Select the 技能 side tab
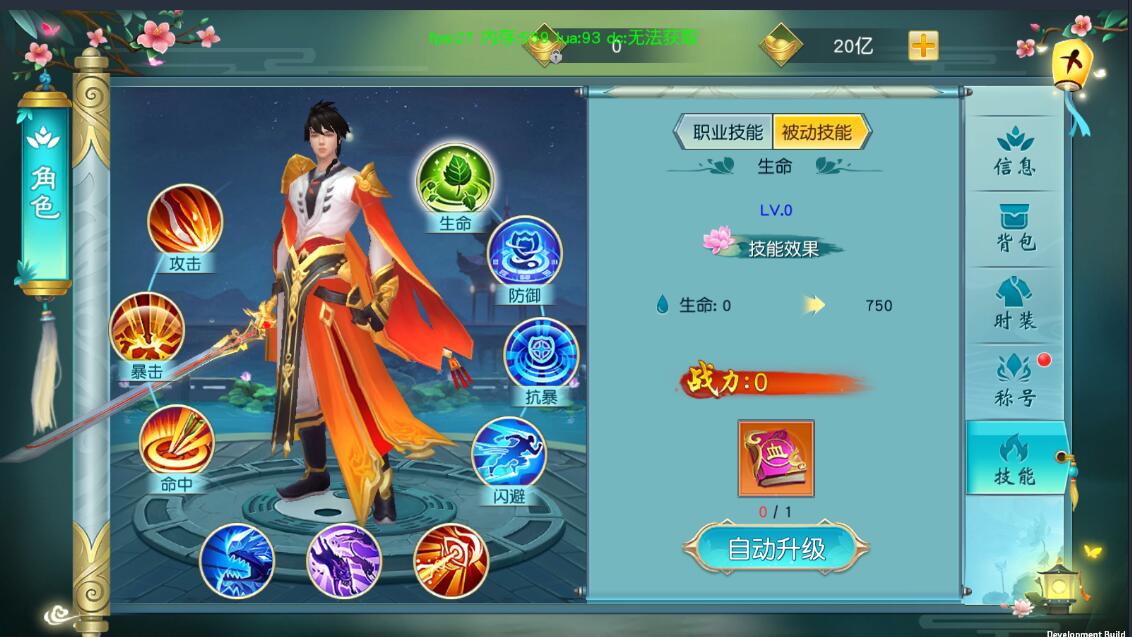This screenshot has width=1132, height=637. click(1015, 459)
